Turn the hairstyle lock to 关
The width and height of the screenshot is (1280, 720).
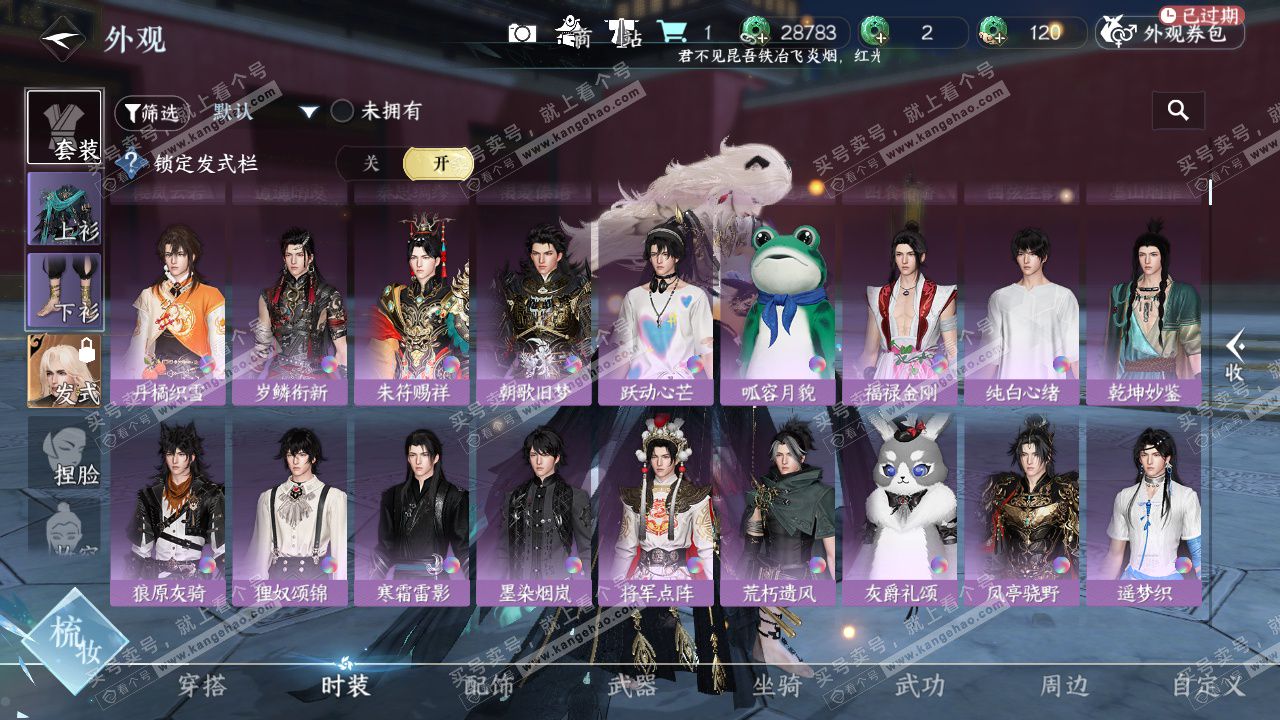[x=371, y=164]
